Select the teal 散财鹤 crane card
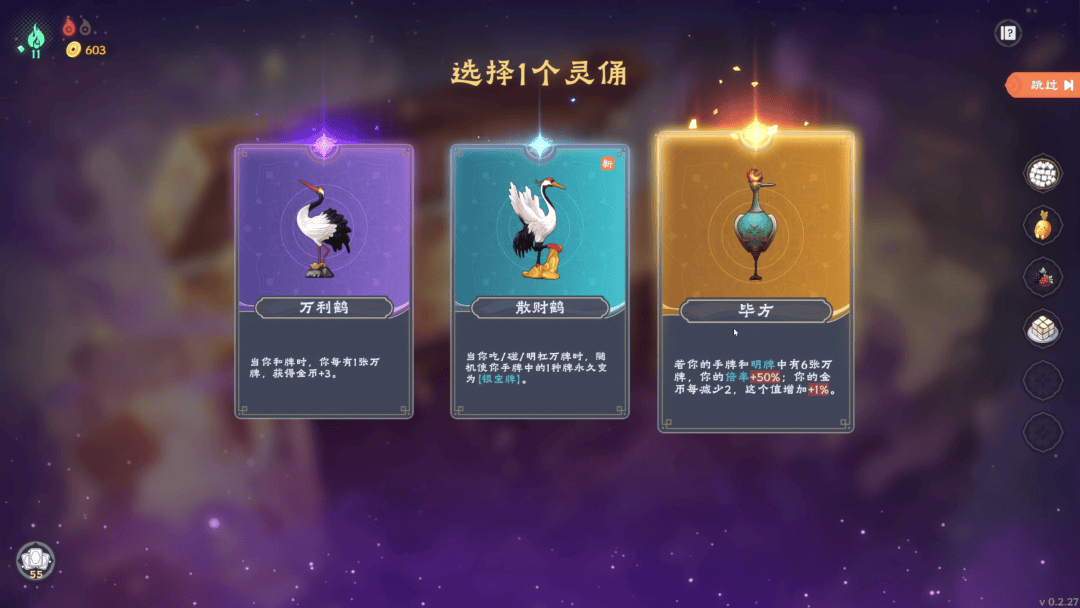Viewport: 1080px width, 608px height. pyautogui.click(x=539, y=281)
